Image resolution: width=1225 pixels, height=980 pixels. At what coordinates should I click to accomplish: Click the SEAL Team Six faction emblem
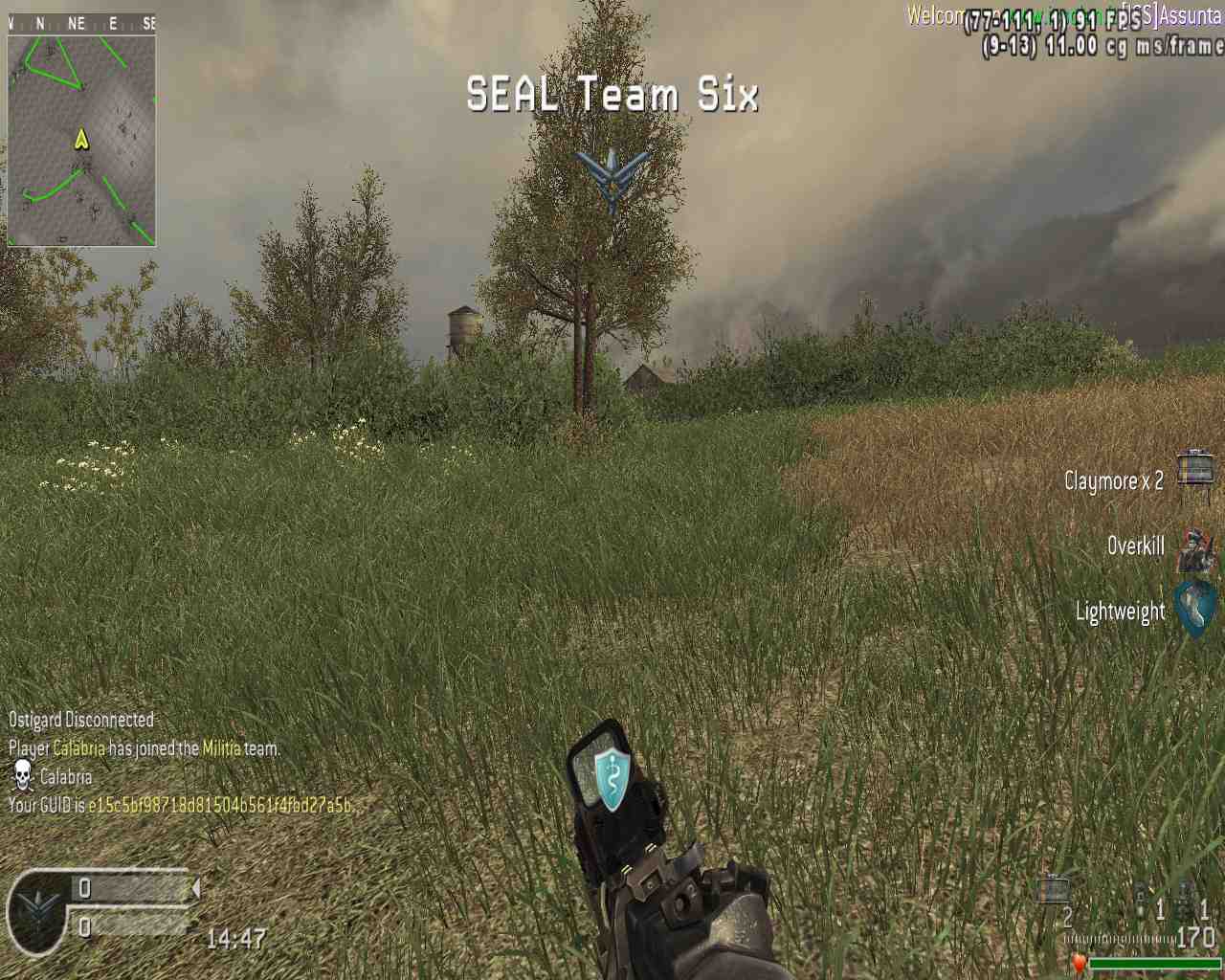point(612,177)
